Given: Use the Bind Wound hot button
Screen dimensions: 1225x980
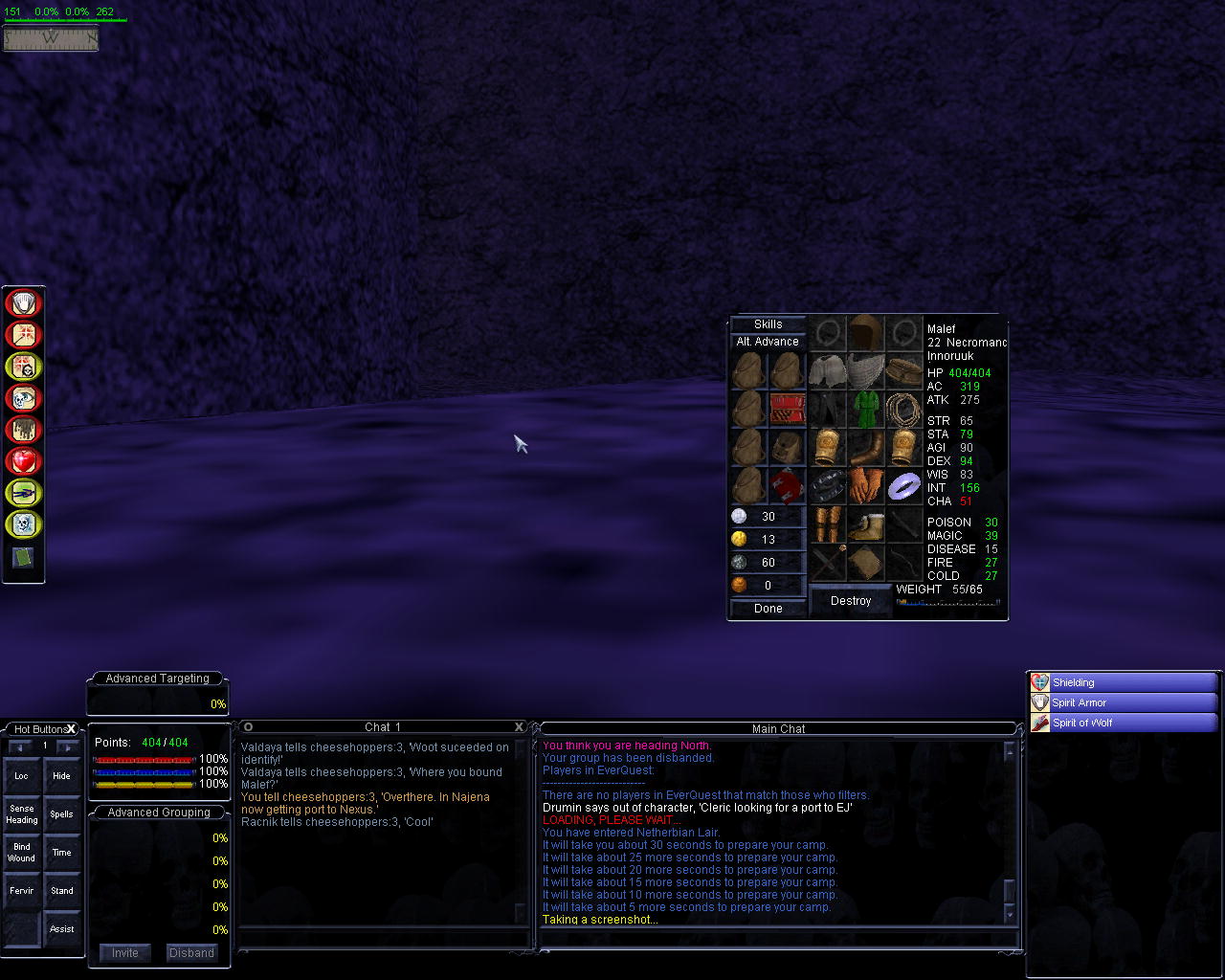Looking at the screenshot, I should click(x=22, y=853).
